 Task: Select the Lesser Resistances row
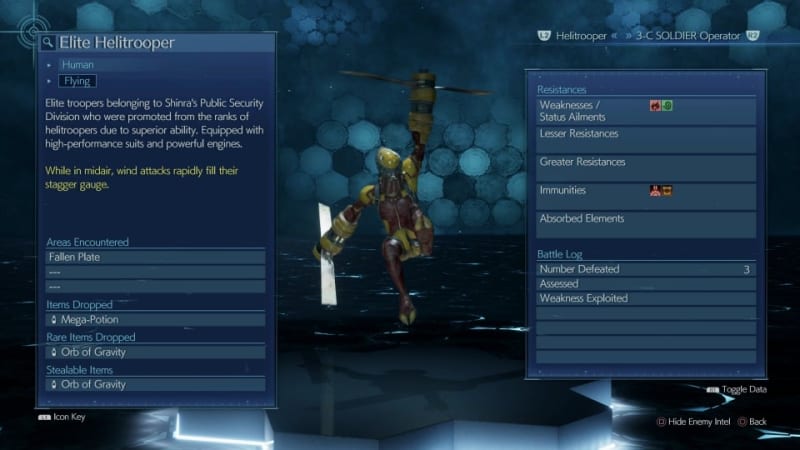(645, 139)
